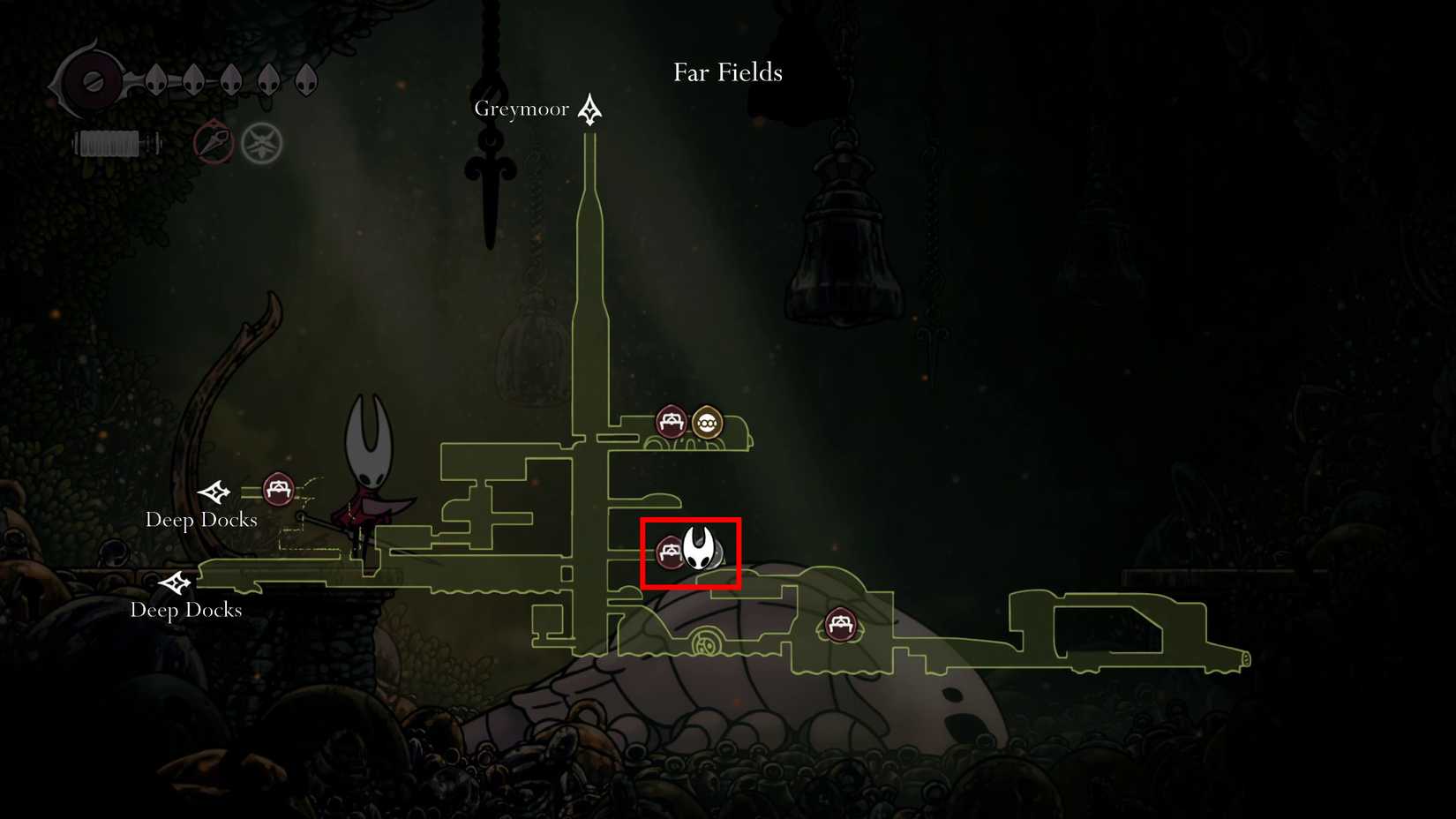Click the rightmost faded health mask
1456x819 pixels.
click(307, 78)
